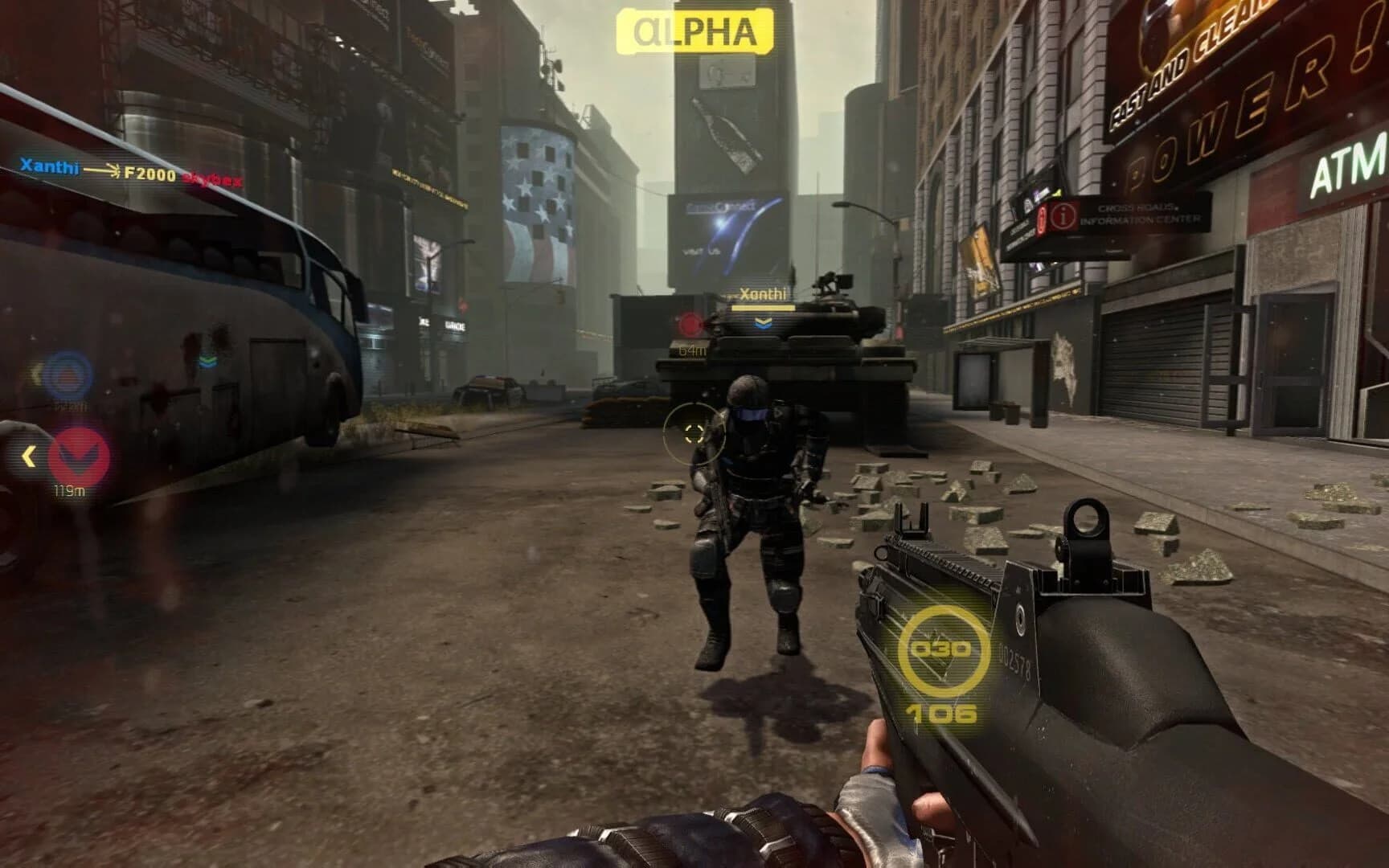Click the red enemy marker labeled 64m
1389x868 pixels.
pos(689,325)
